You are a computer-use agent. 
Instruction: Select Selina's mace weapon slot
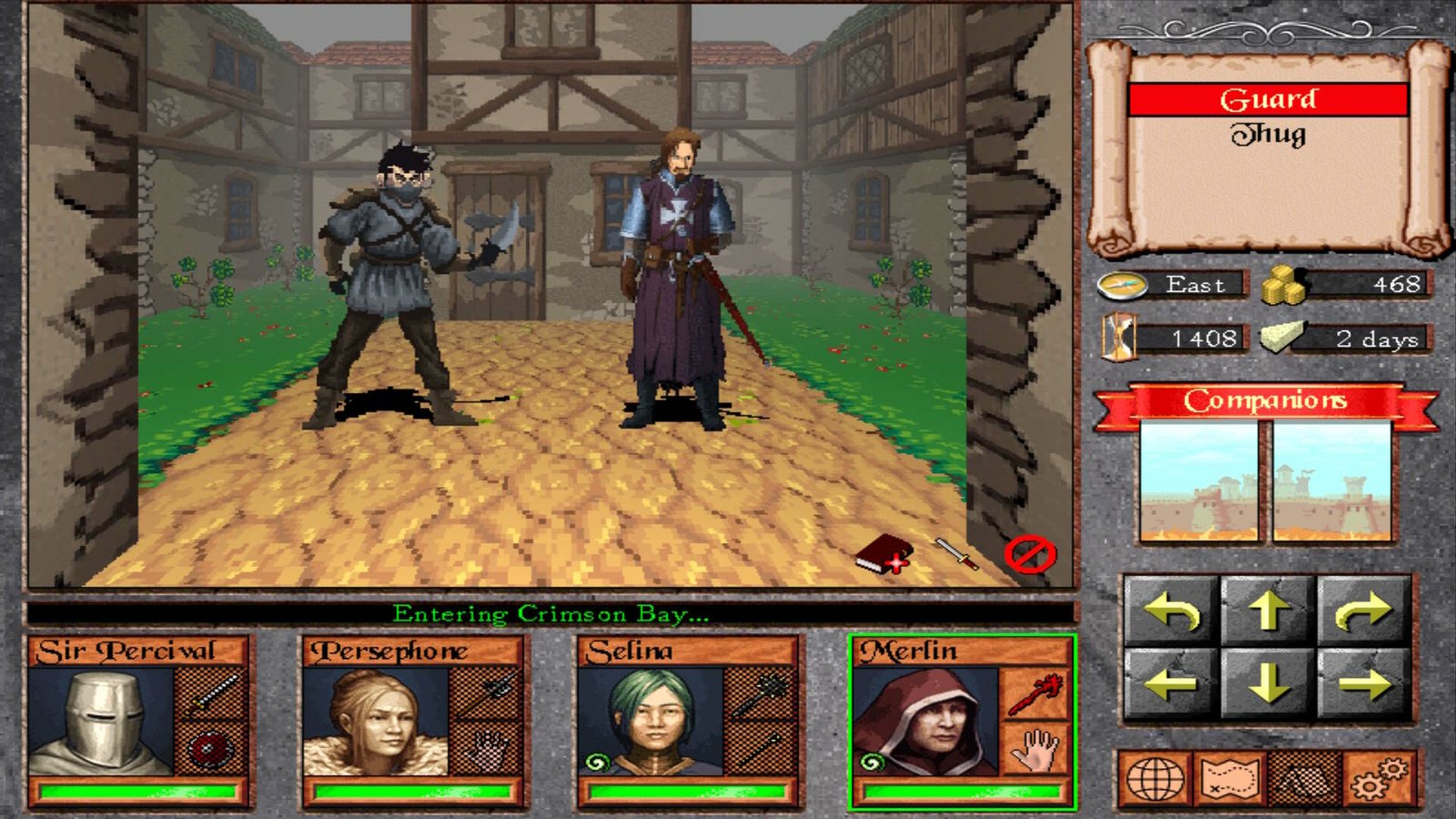[761, 693]
